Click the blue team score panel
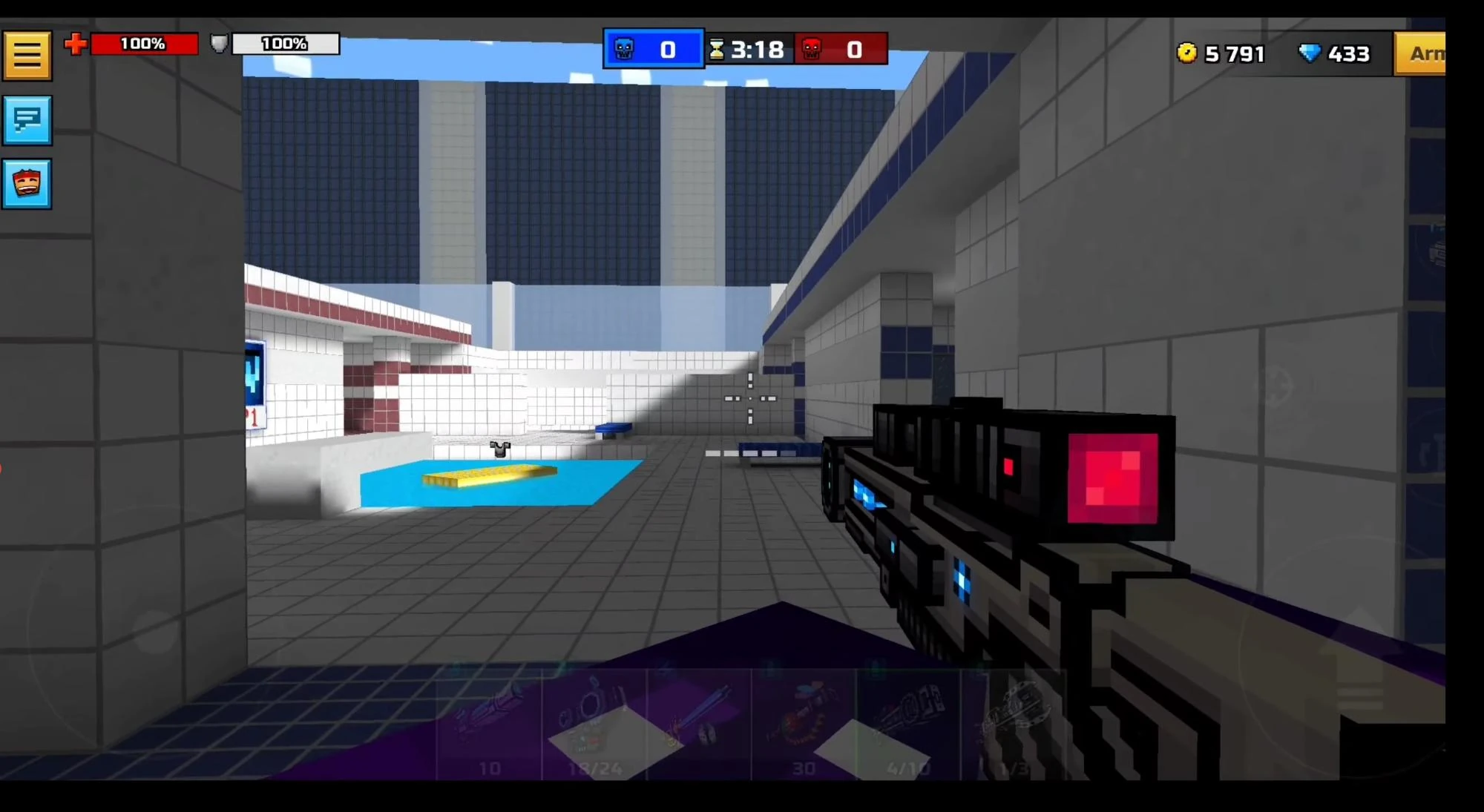Viewport: 1484px width, 812px height. [653, 49]
